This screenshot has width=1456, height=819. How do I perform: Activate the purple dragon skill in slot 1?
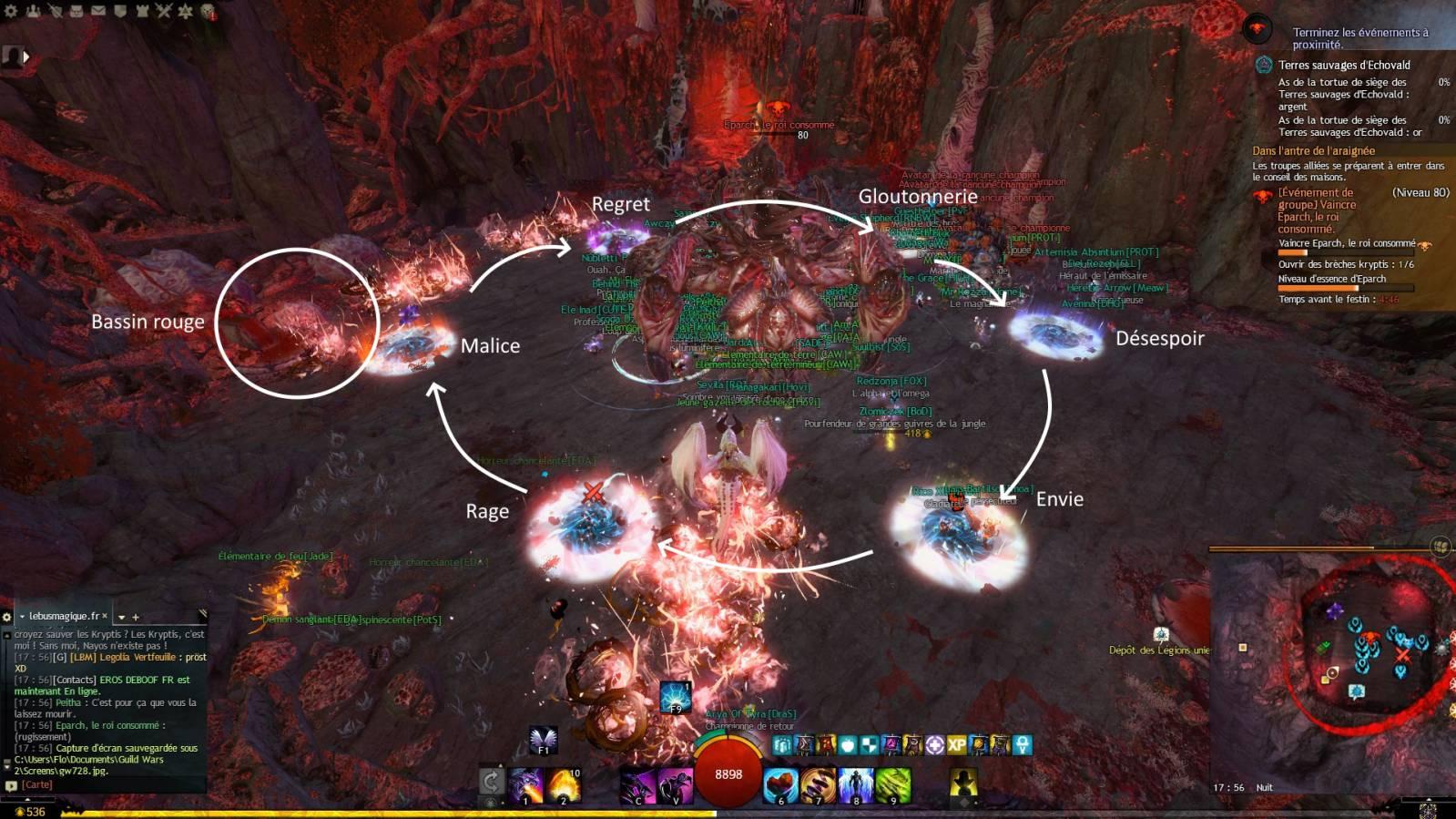(x=526, y=785)
